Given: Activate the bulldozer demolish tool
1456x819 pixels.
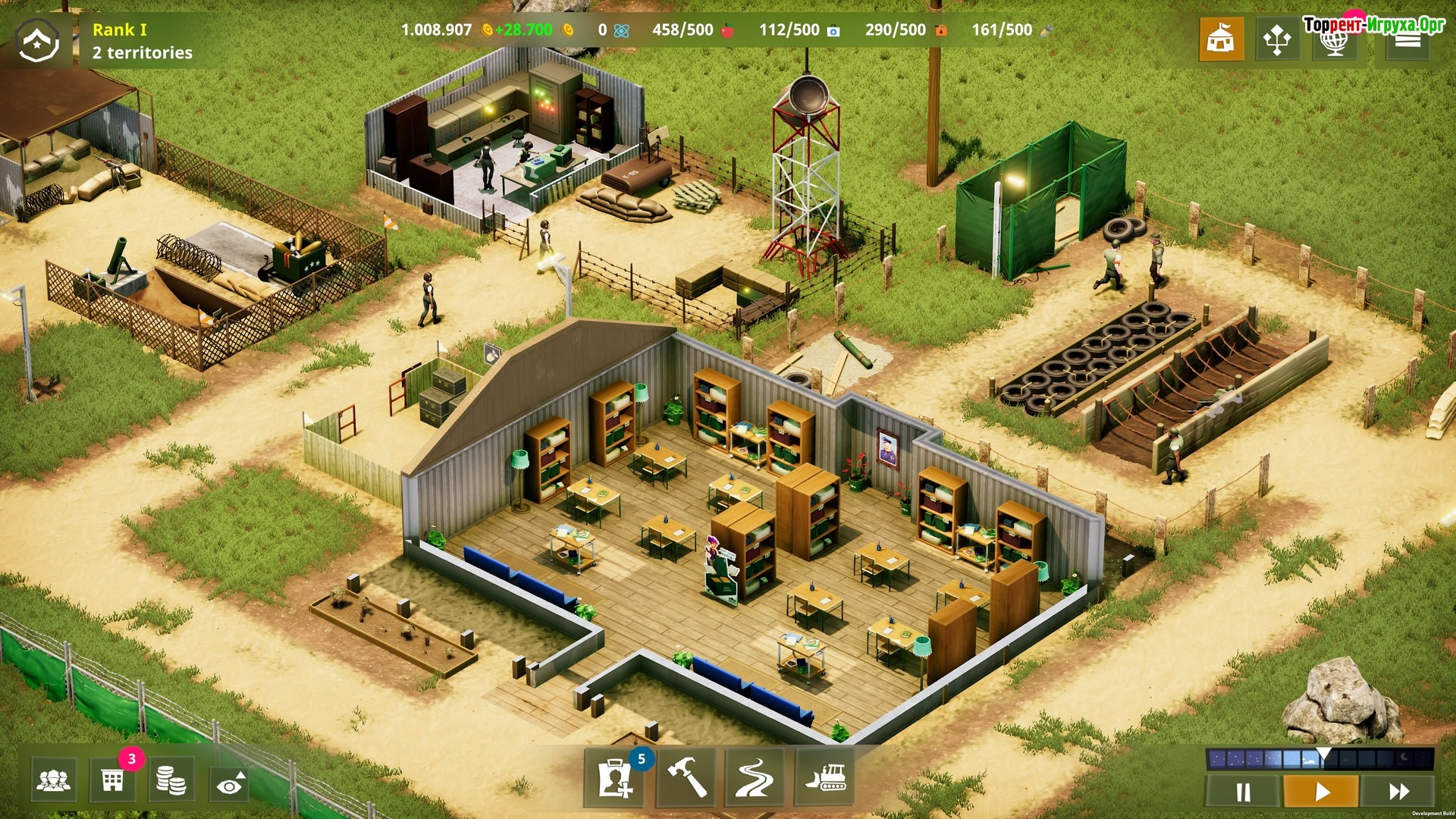Looking at the screenshot, I should tap(824, 777).
